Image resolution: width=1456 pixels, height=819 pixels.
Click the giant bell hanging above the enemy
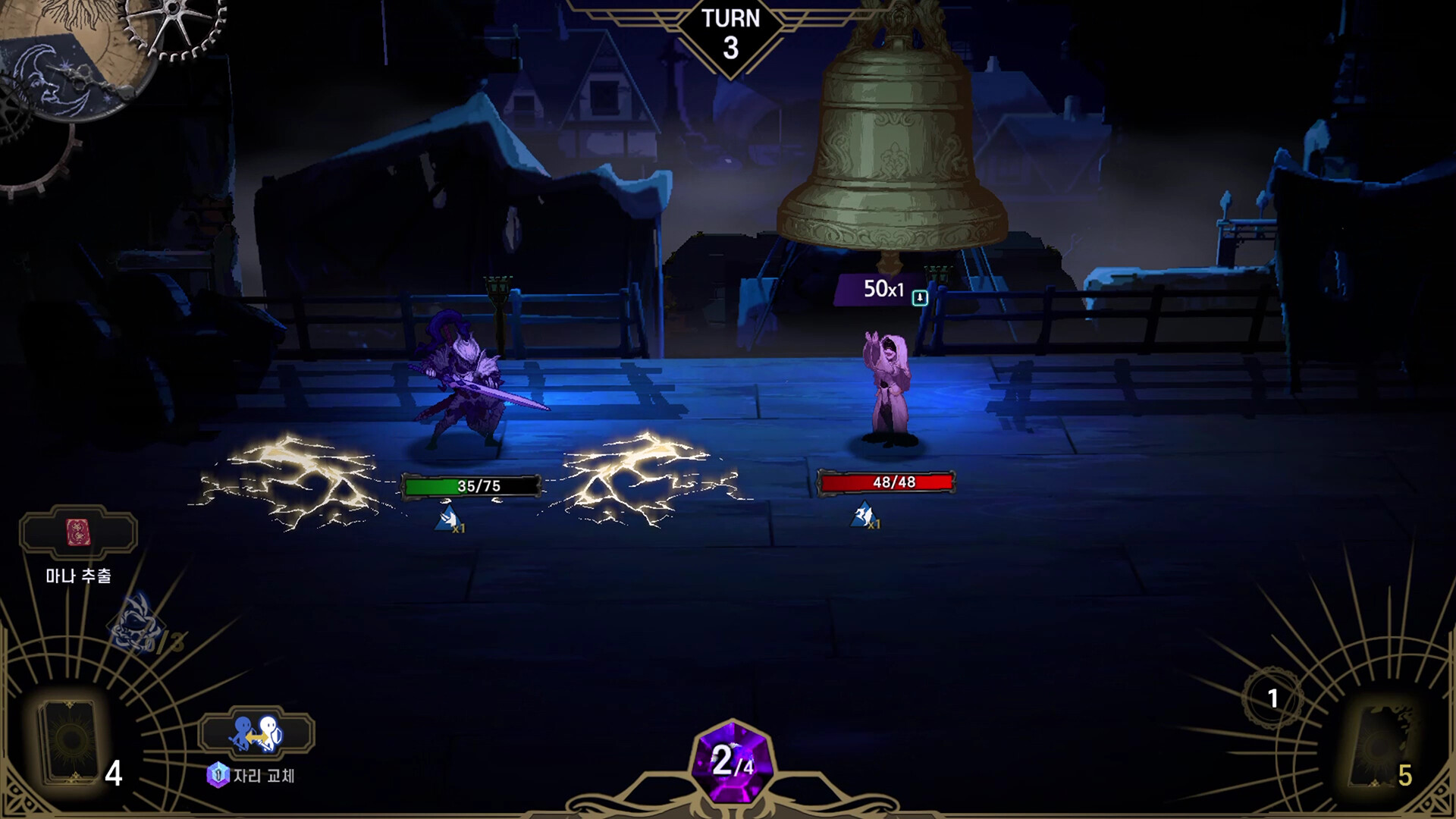pyautogui.click(x=891, y=136)
